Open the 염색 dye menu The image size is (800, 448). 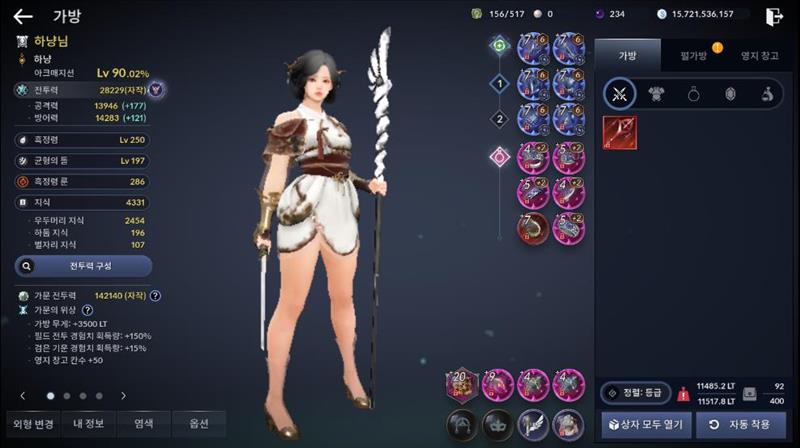tap(144, 423)
